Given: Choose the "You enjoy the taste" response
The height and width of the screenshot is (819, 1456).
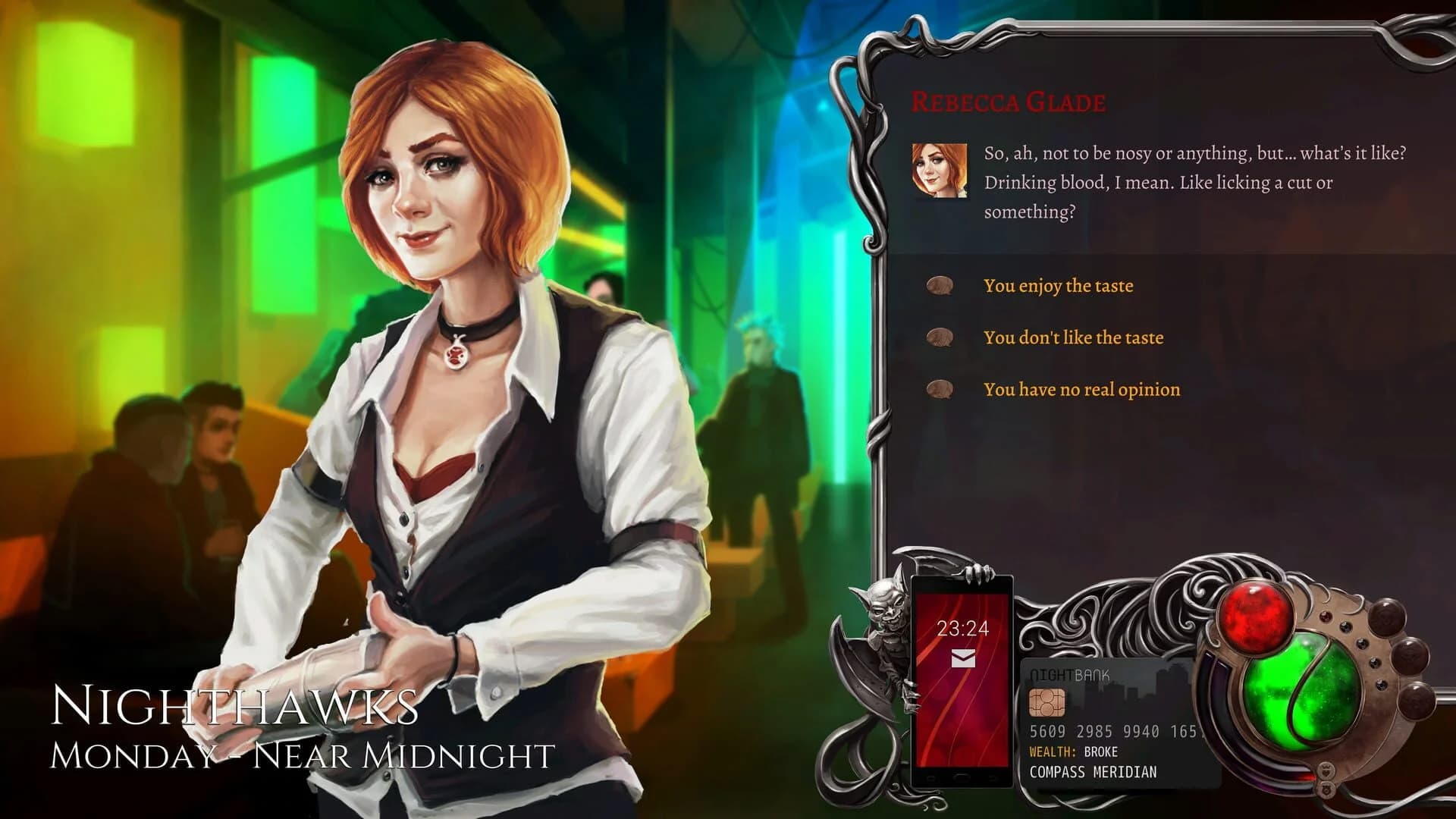Looking at the screenshot, I should (1058, 286).
